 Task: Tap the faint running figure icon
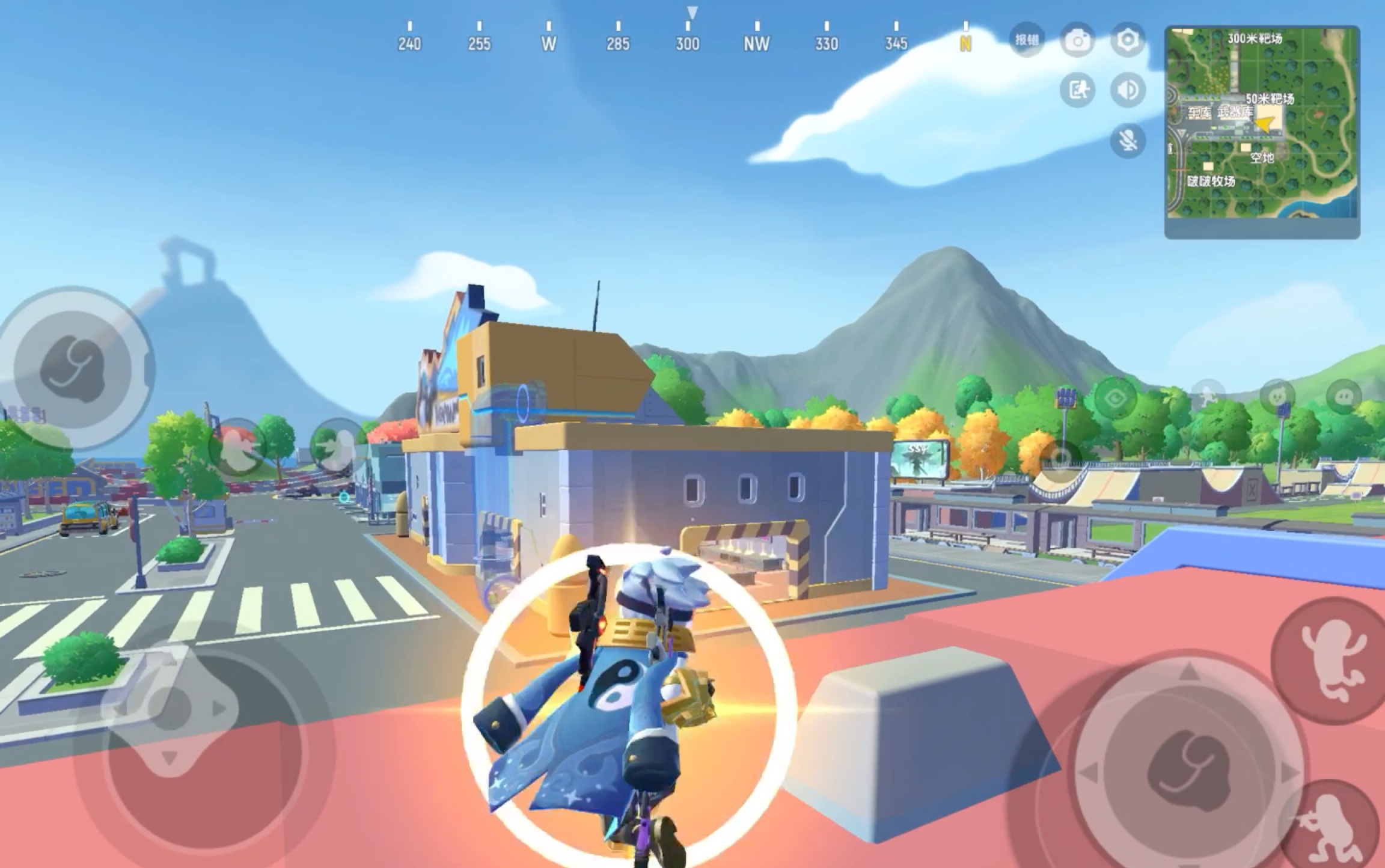[1208, 397]
